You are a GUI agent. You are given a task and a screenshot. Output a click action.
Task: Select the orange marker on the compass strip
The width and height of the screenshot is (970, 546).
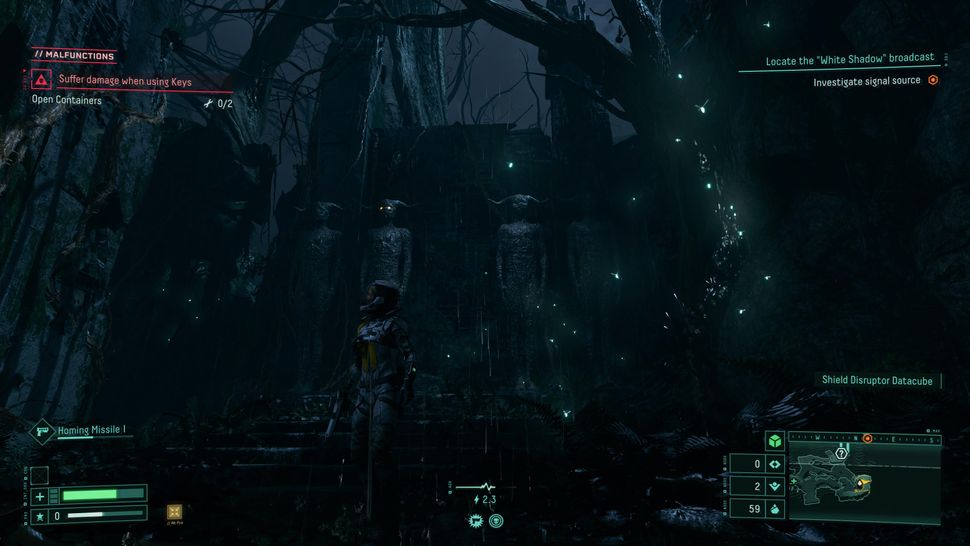pos(867,439)
